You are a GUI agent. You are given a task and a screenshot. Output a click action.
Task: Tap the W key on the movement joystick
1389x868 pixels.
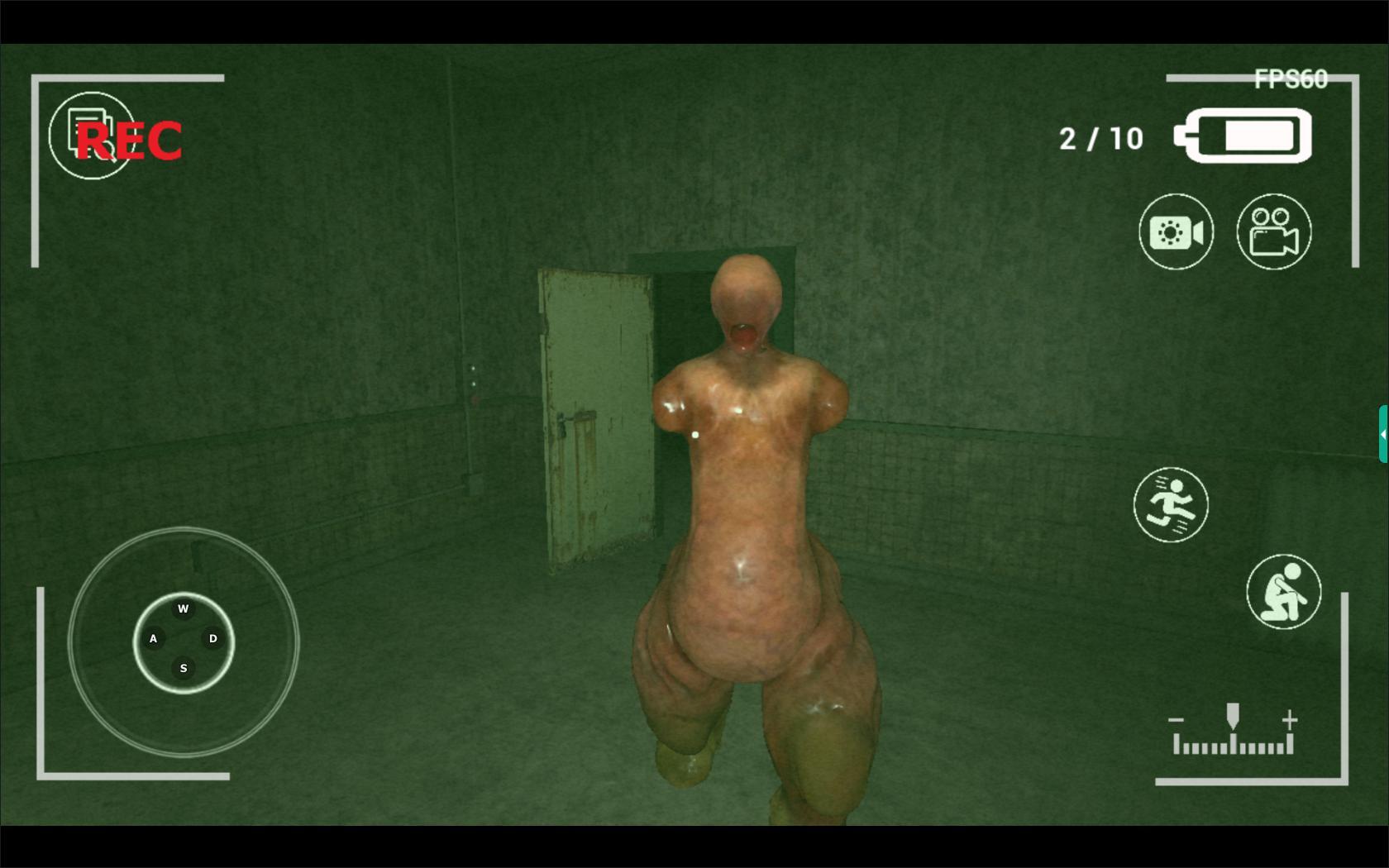click(184, 608)
